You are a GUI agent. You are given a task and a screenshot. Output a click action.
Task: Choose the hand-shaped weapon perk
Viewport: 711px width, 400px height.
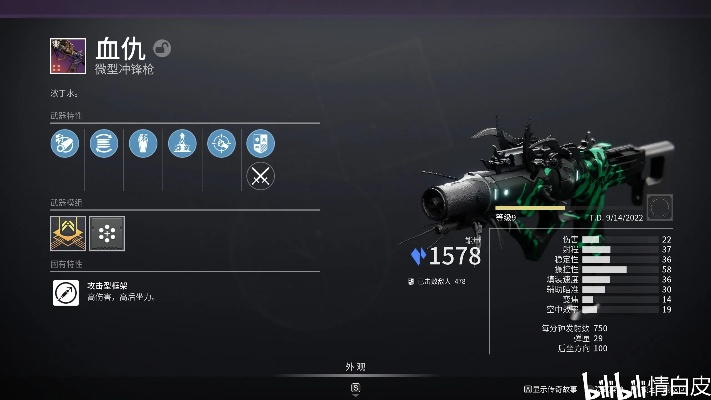point(142,144)
